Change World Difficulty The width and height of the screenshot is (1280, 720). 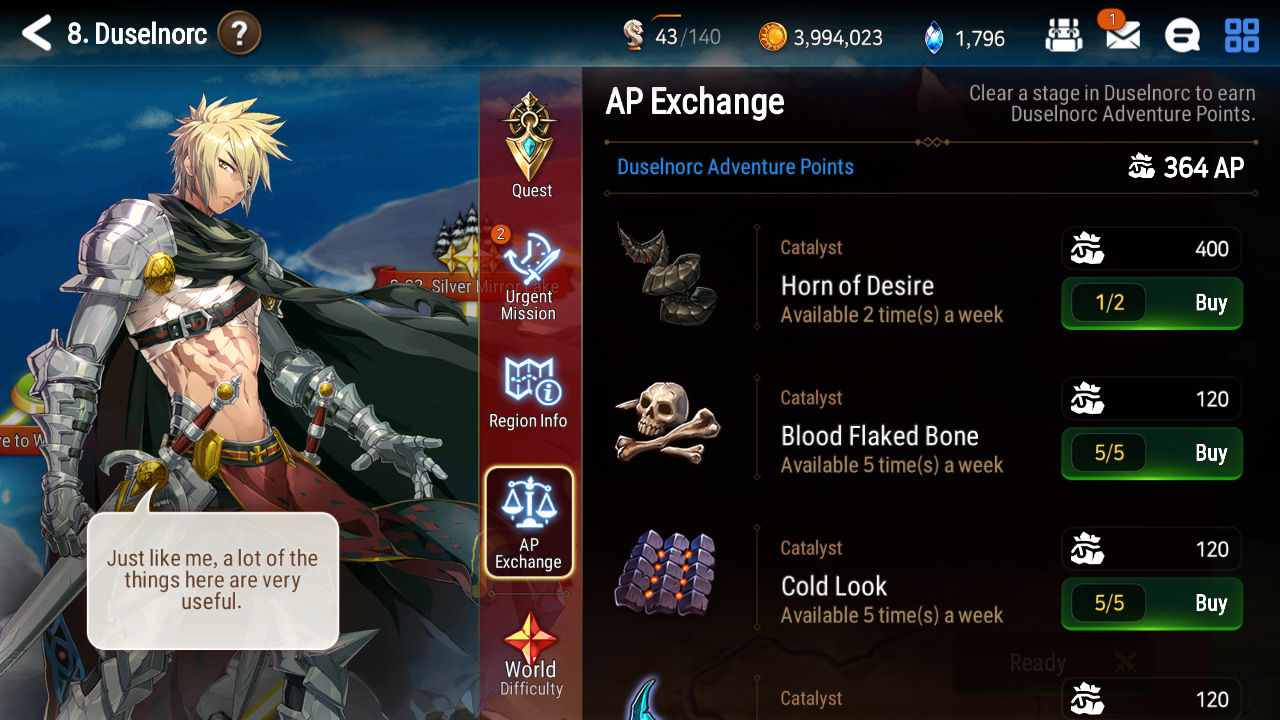coord(531,654)
